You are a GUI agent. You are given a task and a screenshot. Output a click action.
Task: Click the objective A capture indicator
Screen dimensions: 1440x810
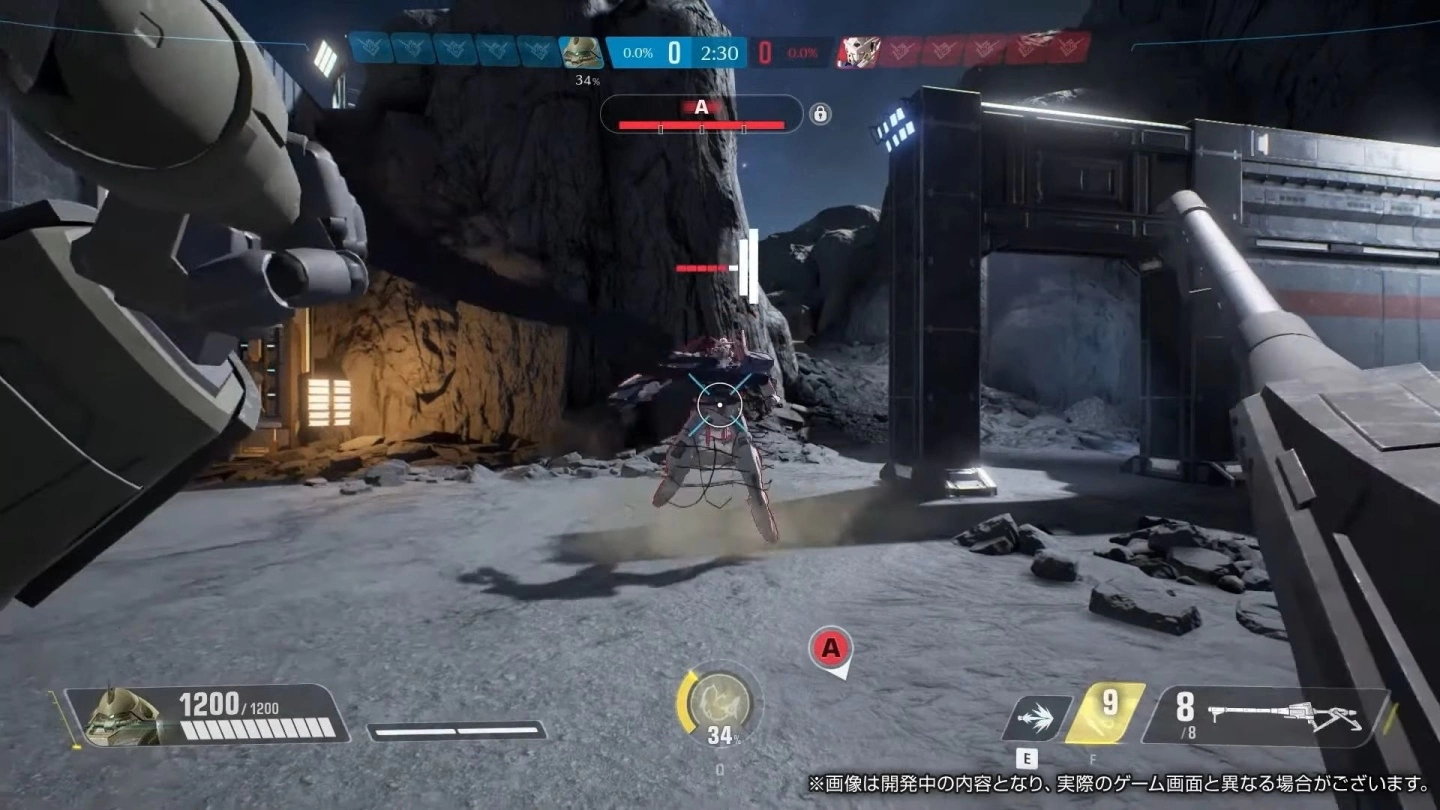(701, 114)
